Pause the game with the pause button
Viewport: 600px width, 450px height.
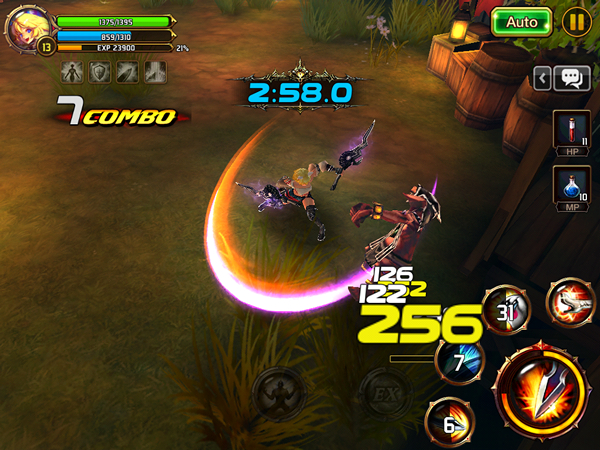click(x=576, y=22)
